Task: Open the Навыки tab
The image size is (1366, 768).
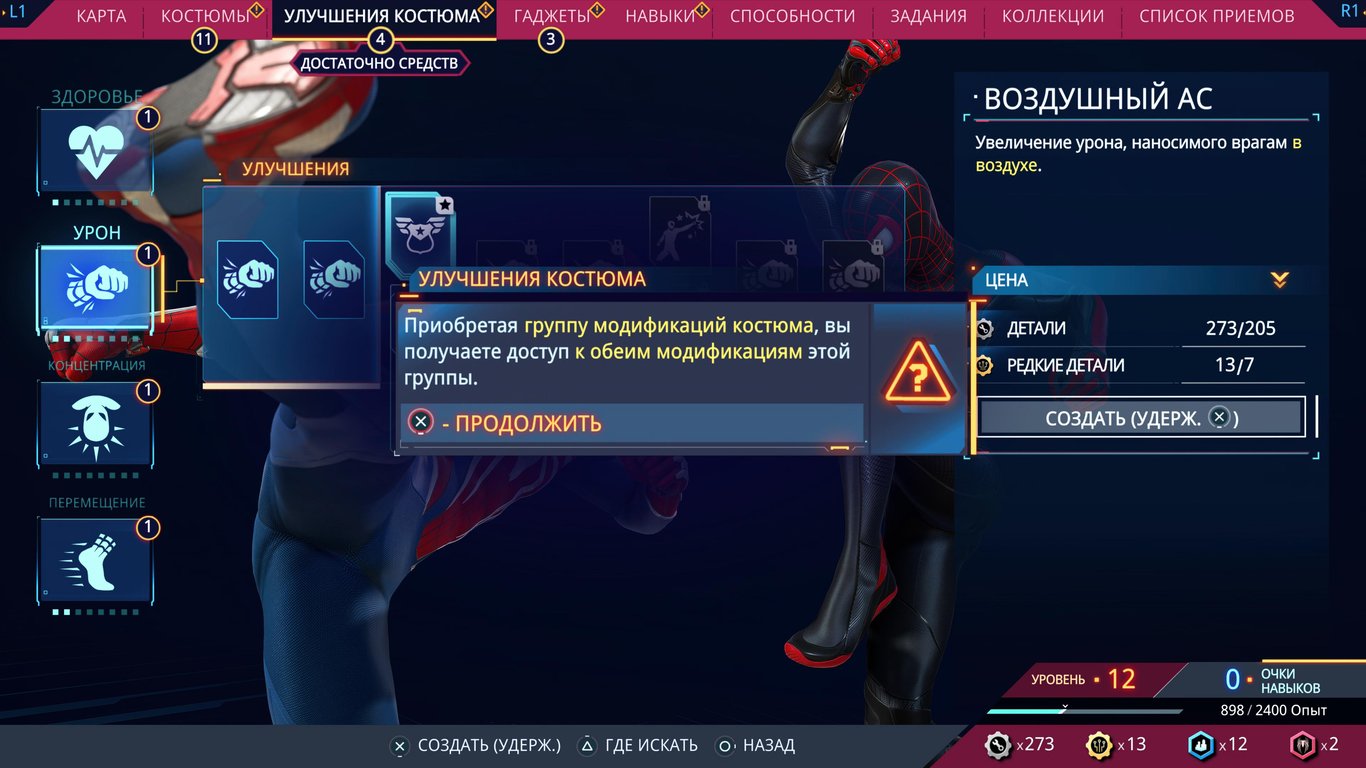Action: tap(660, 16)
